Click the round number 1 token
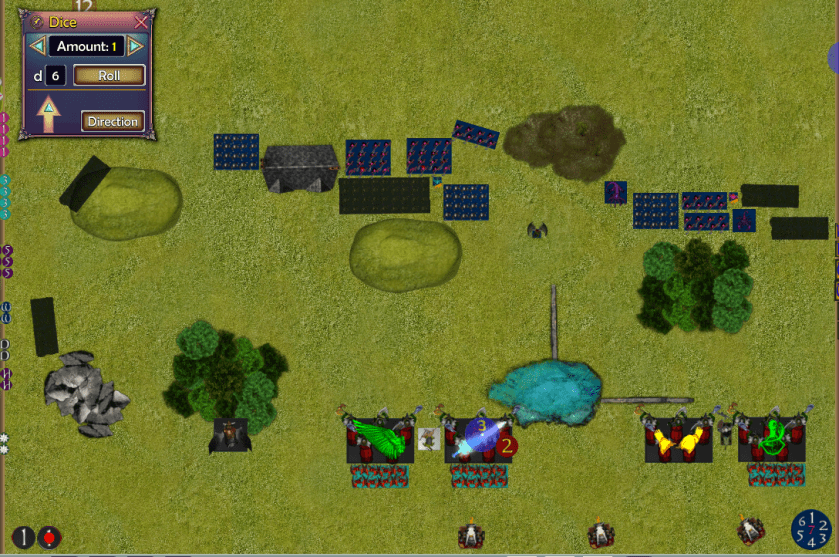The height and width of the screenshot is (557, 839). (23, 537)
